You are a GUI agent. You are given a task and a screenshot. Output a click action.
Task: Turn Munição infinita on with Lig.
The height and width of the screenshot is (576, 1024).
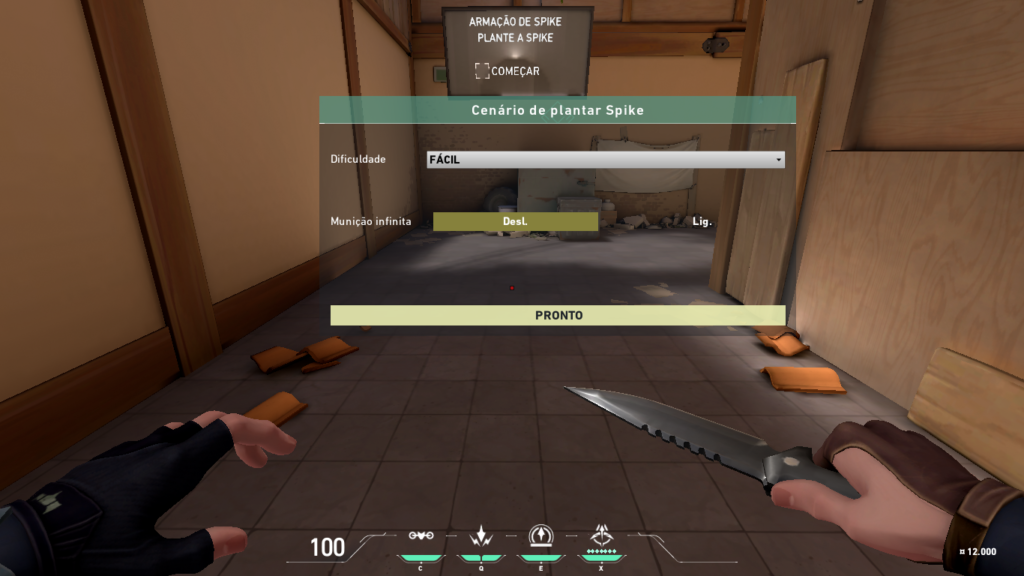point(701,221)
